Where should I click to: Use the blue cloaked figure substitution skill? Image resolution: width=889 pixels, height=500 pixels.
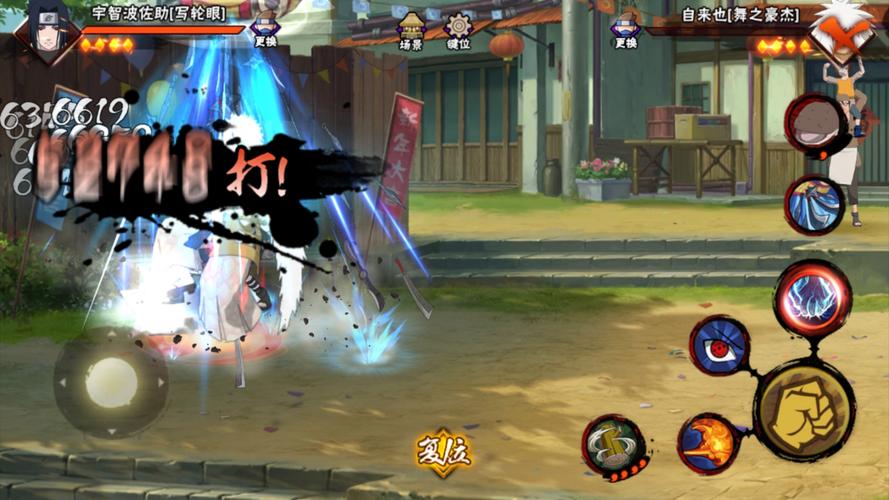pos(814,205)
